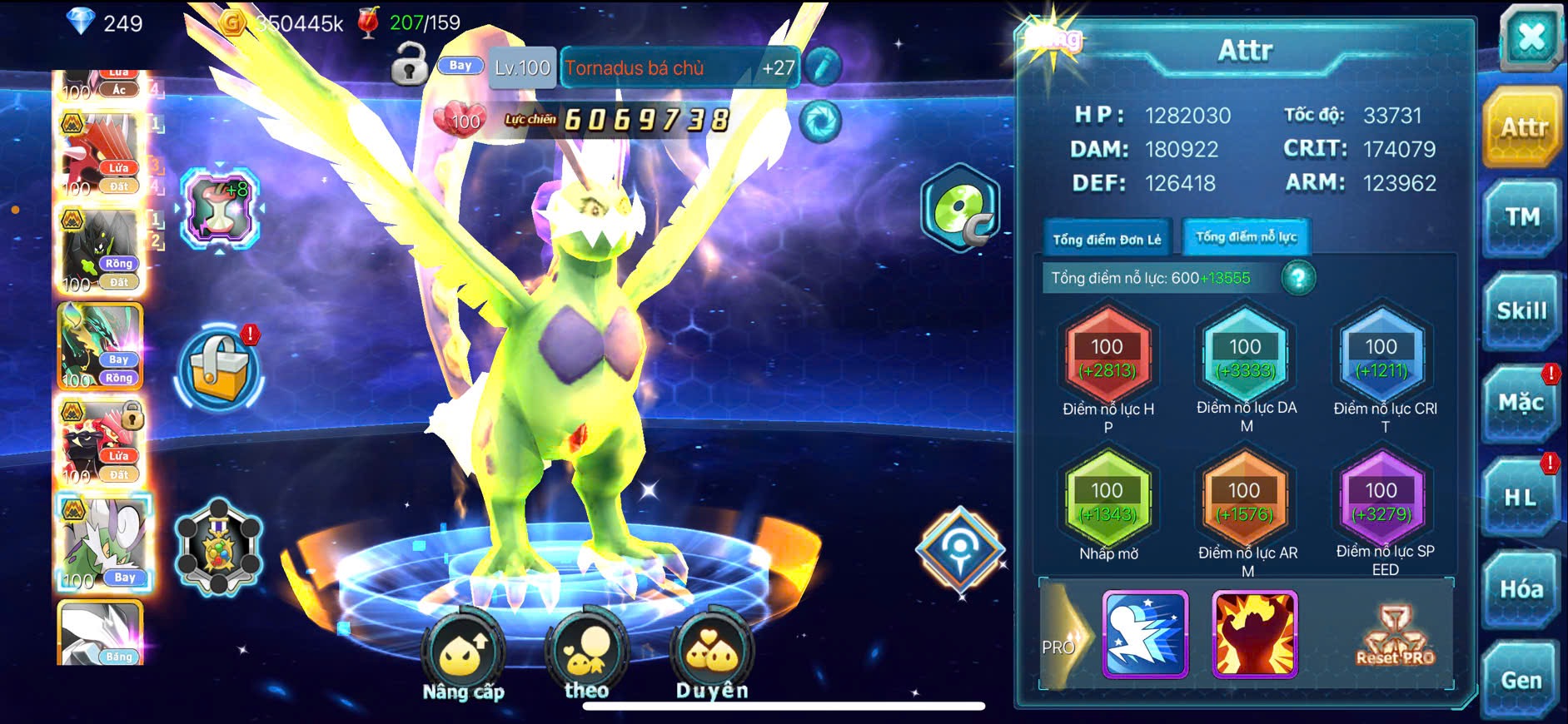Screen dimensions: 1568x724
Task: Toggle the padlock lock icon
Action: click(x=409, y=65)
